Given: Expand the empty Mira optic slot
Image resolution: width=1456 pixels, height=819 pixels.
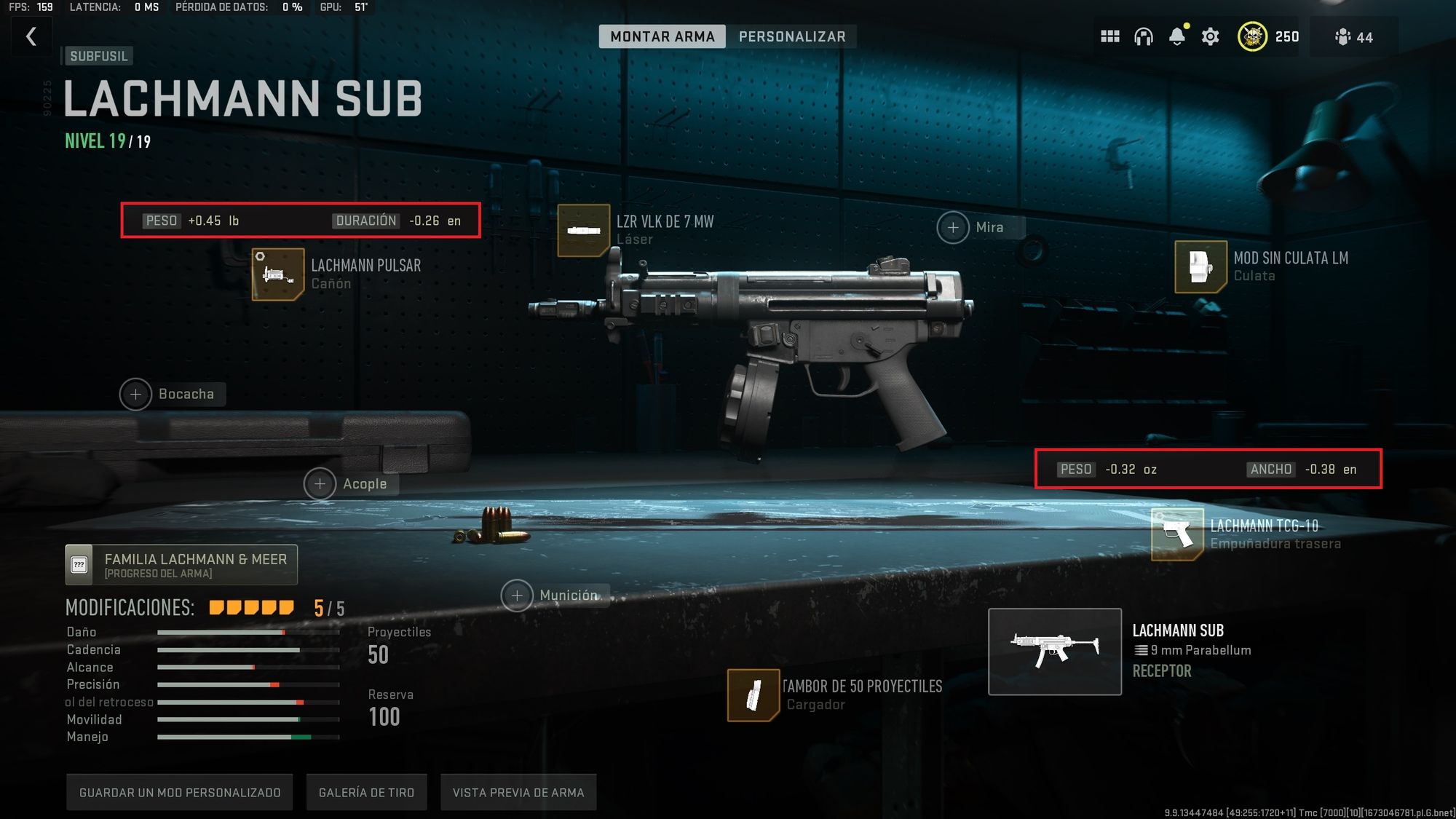Looking at the screenshot, I should pos(953,227).
